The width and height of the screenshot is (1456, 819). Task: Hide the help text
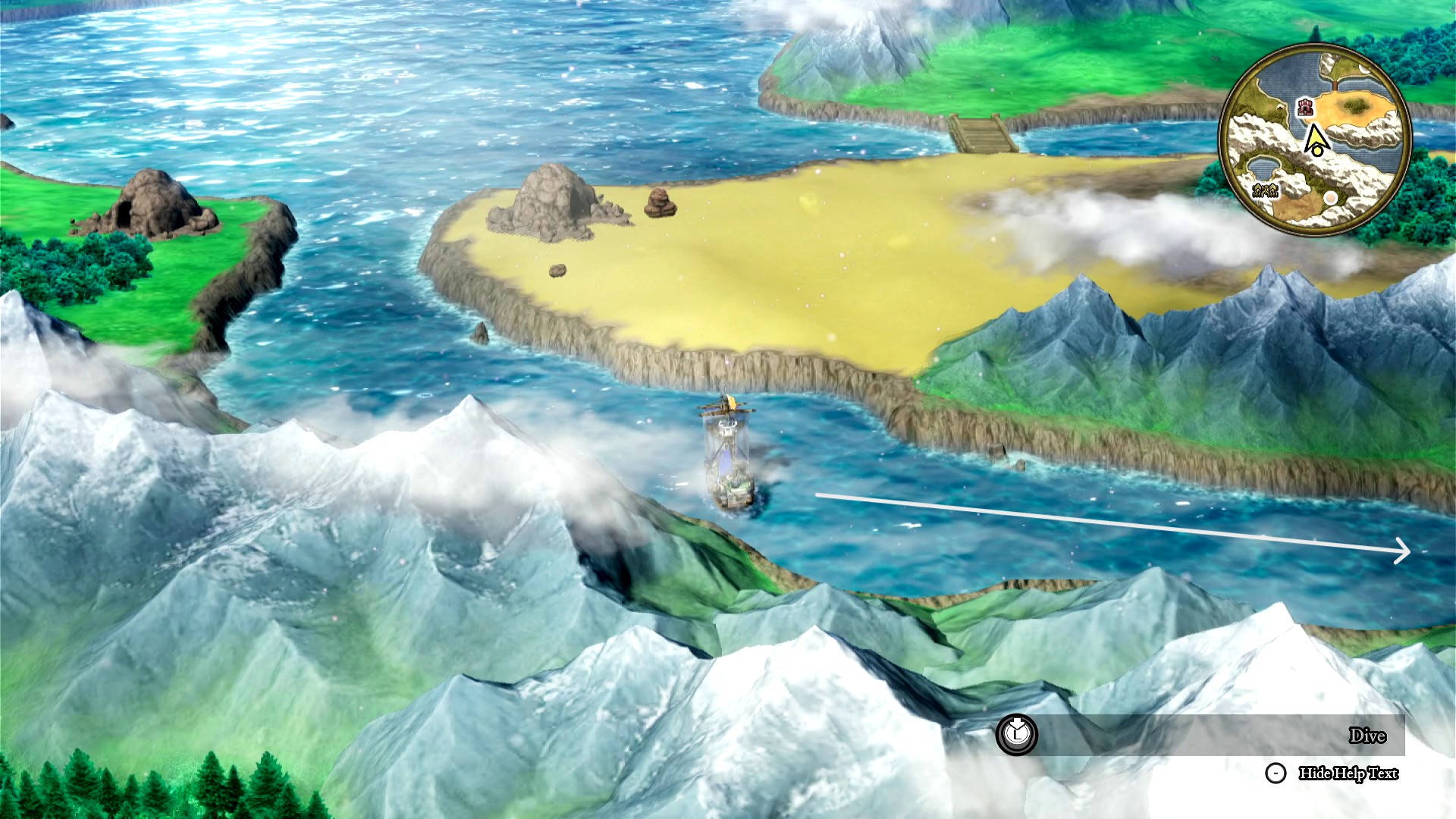(1348, 773)
